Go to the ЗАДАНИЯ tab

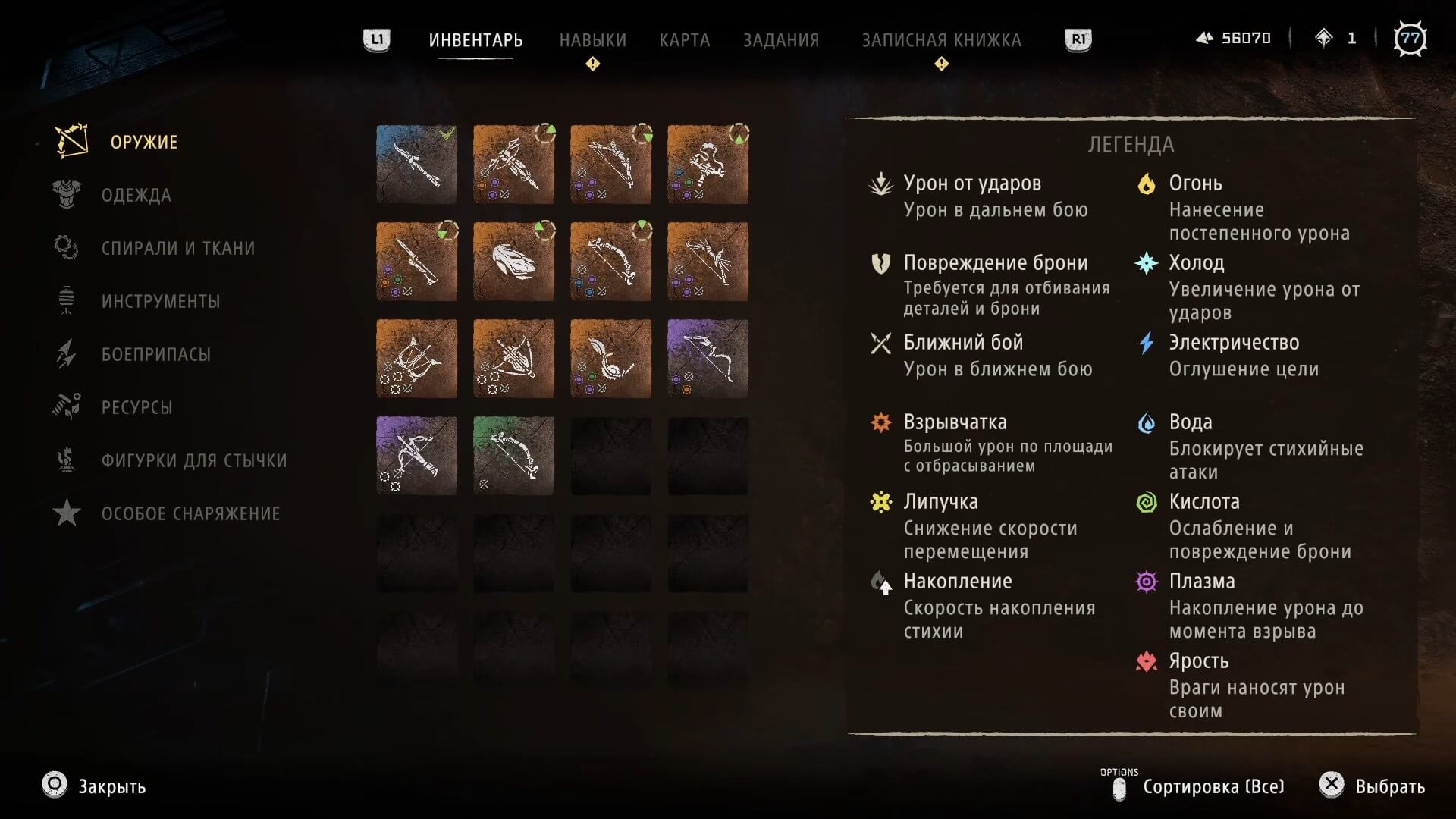[780, 40]
